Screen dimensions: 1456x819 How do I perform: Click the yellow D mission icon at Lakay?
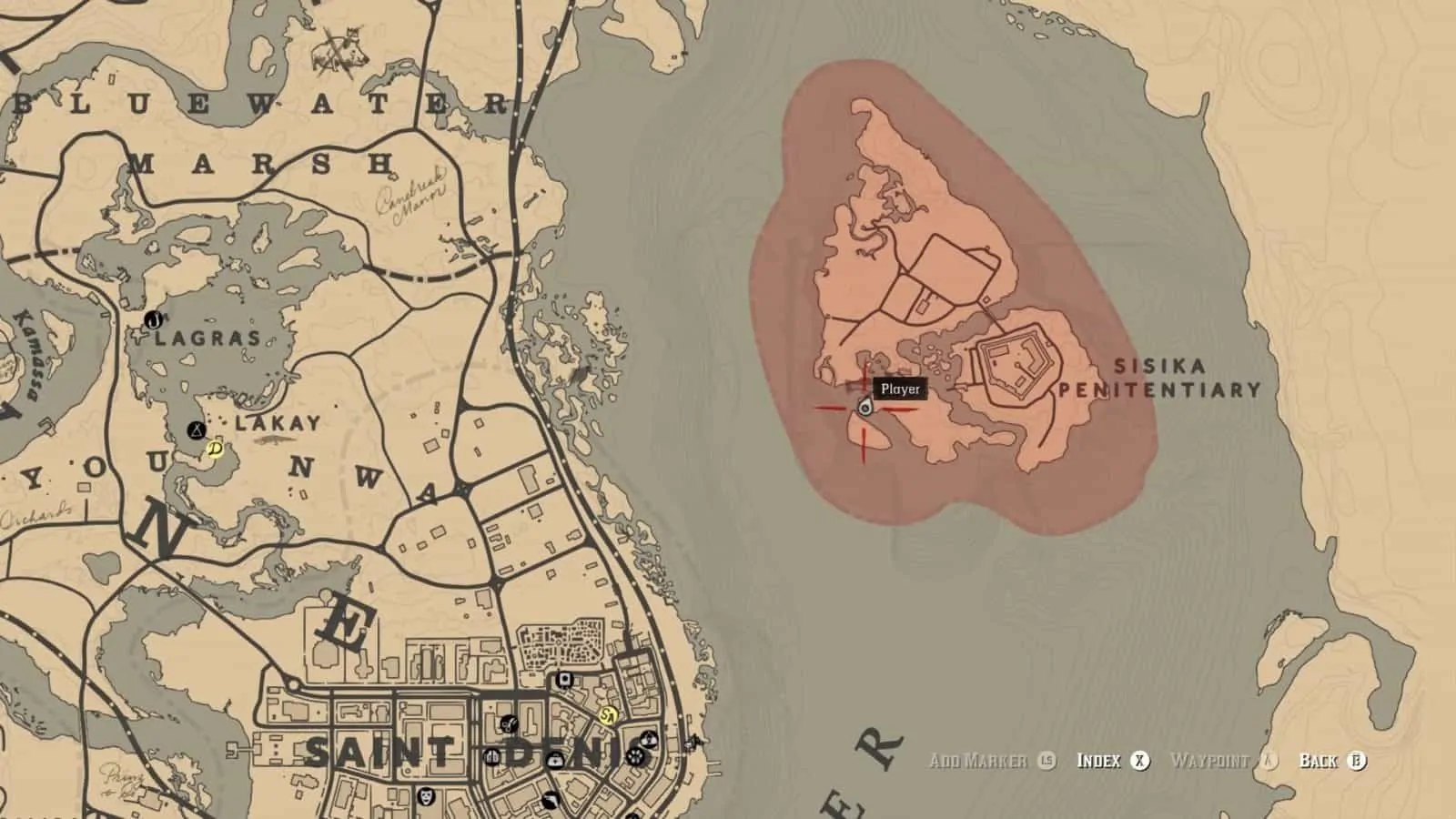(x=215, y=450)
